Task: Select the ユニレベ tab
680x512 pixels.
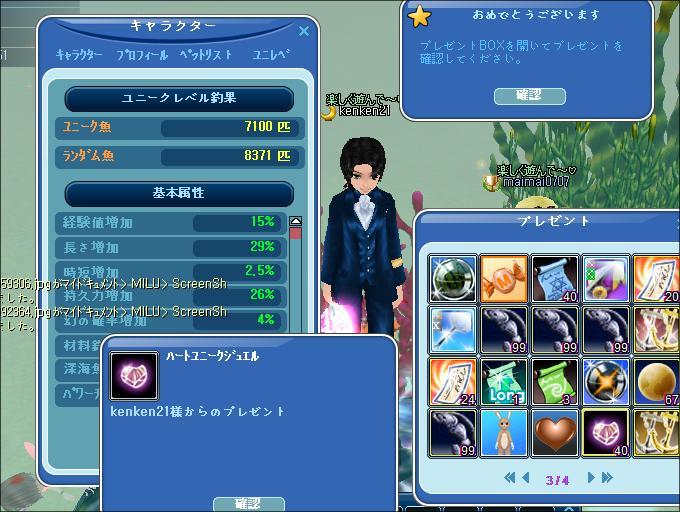Action: click(270, 55)
